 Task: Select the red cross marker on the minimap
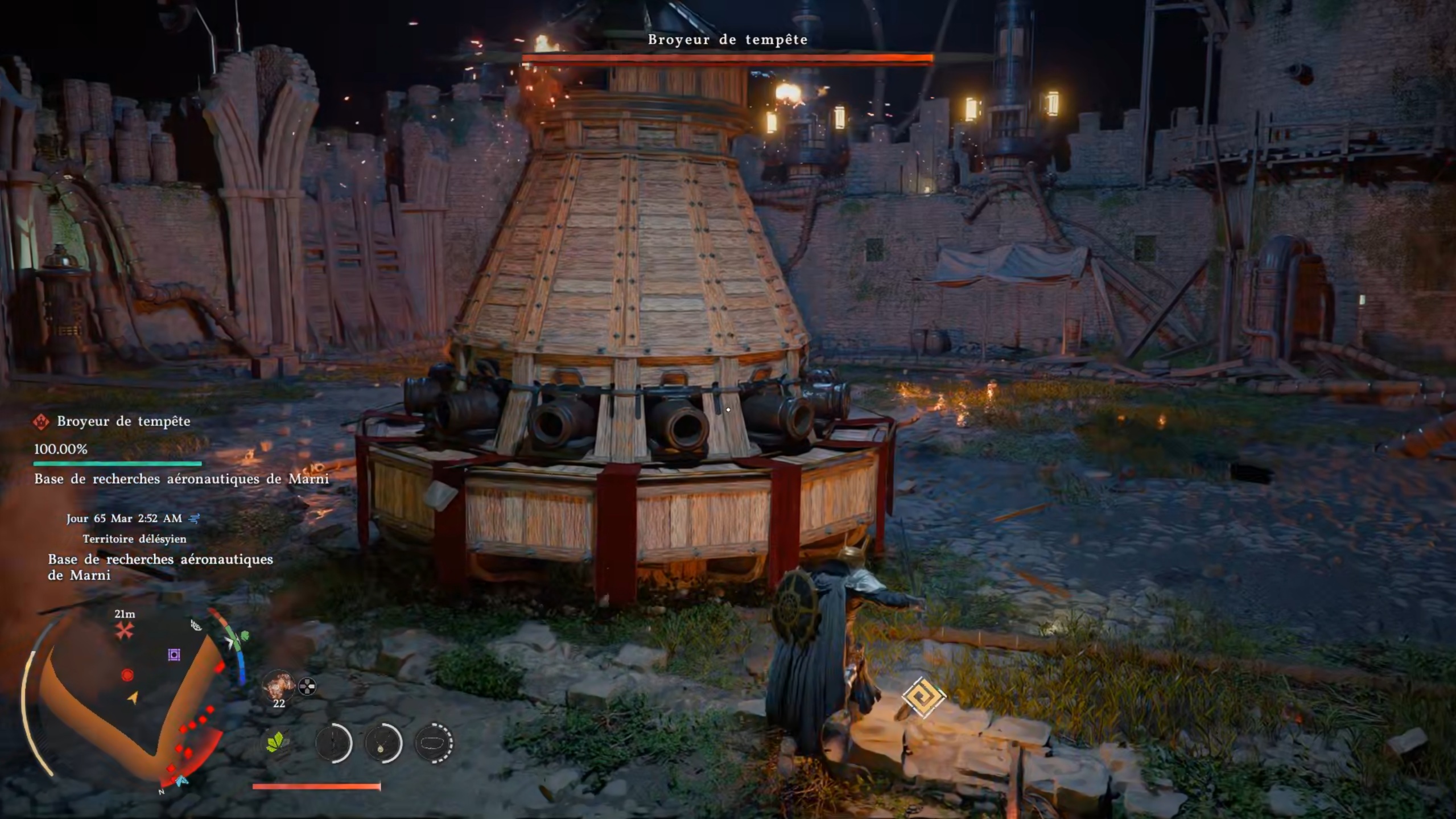[124, 631]
